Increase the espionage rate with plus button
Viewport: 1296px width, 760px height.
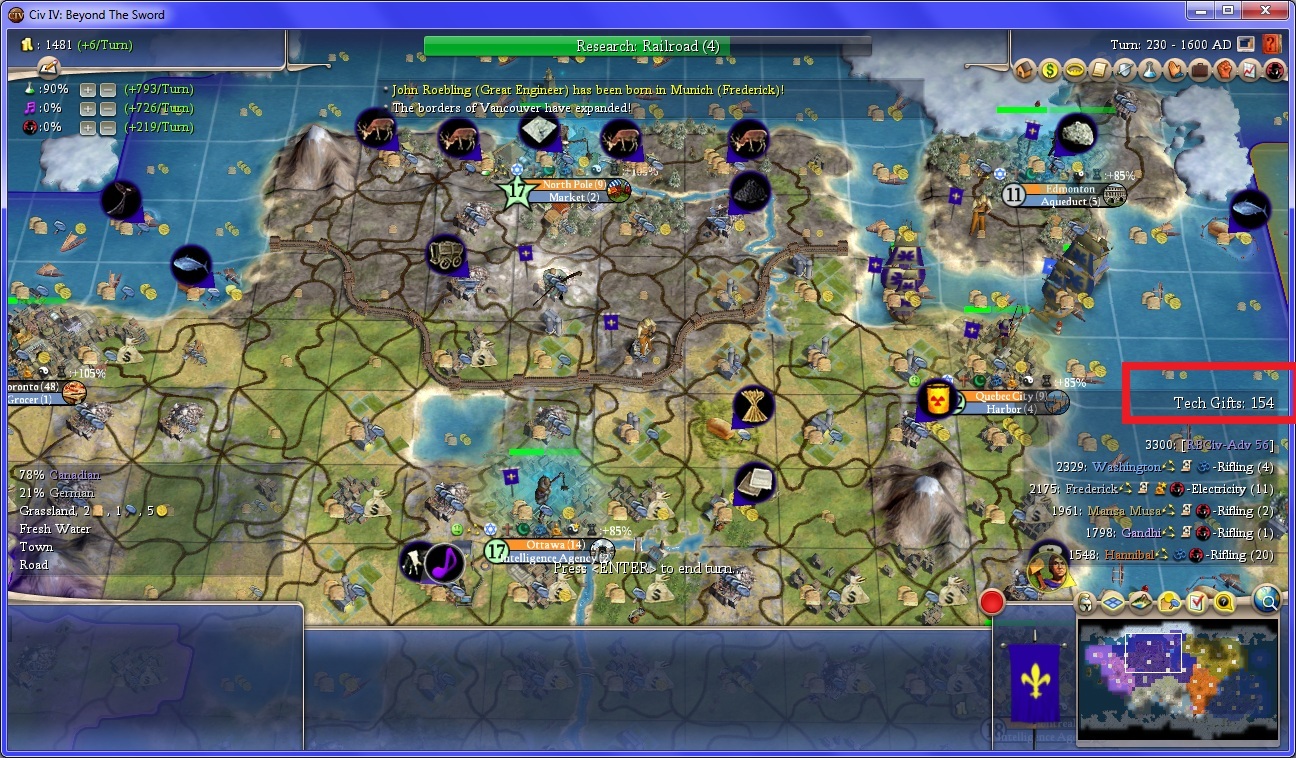(88, 127)
